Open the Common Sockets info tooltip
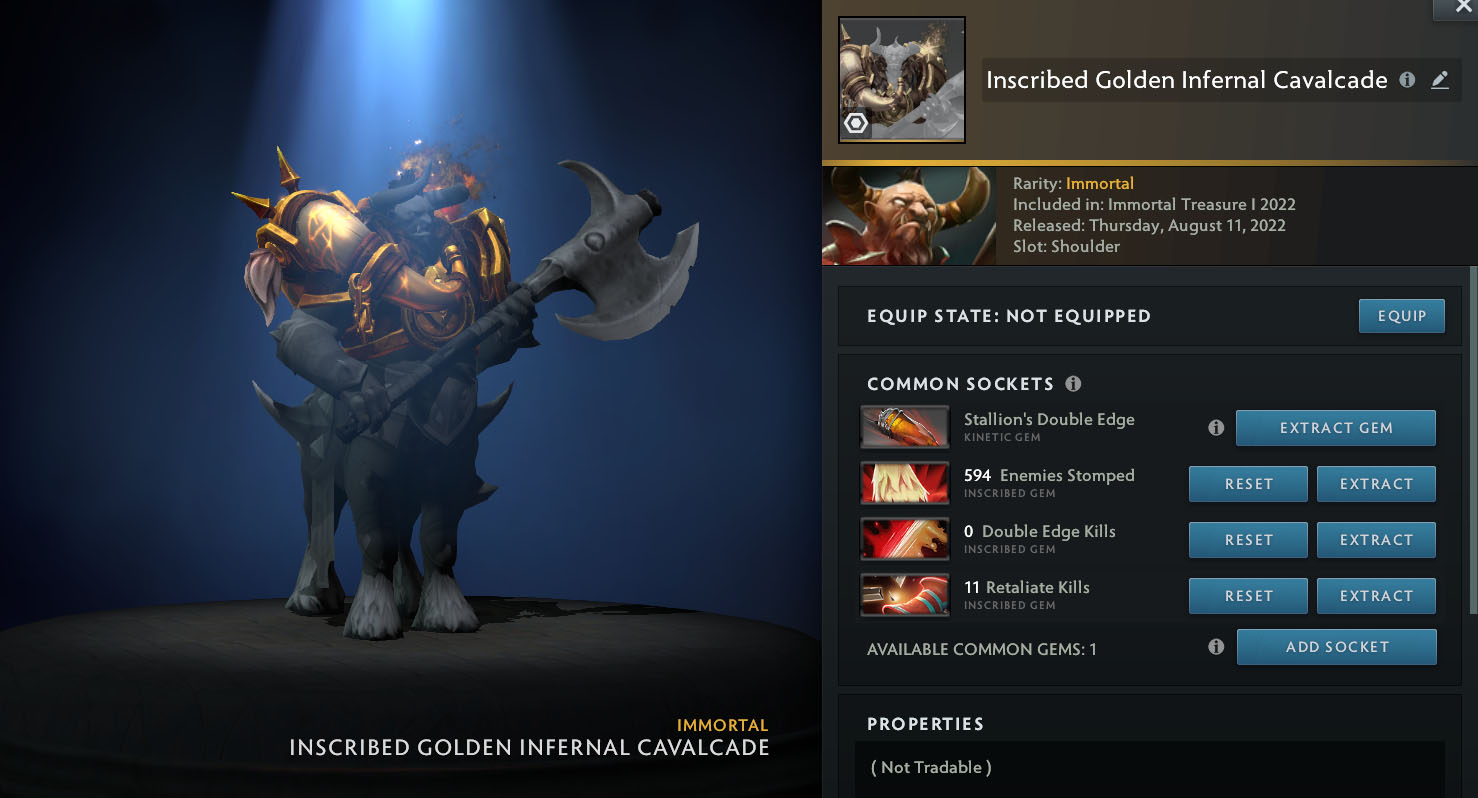 [1073, 384]
